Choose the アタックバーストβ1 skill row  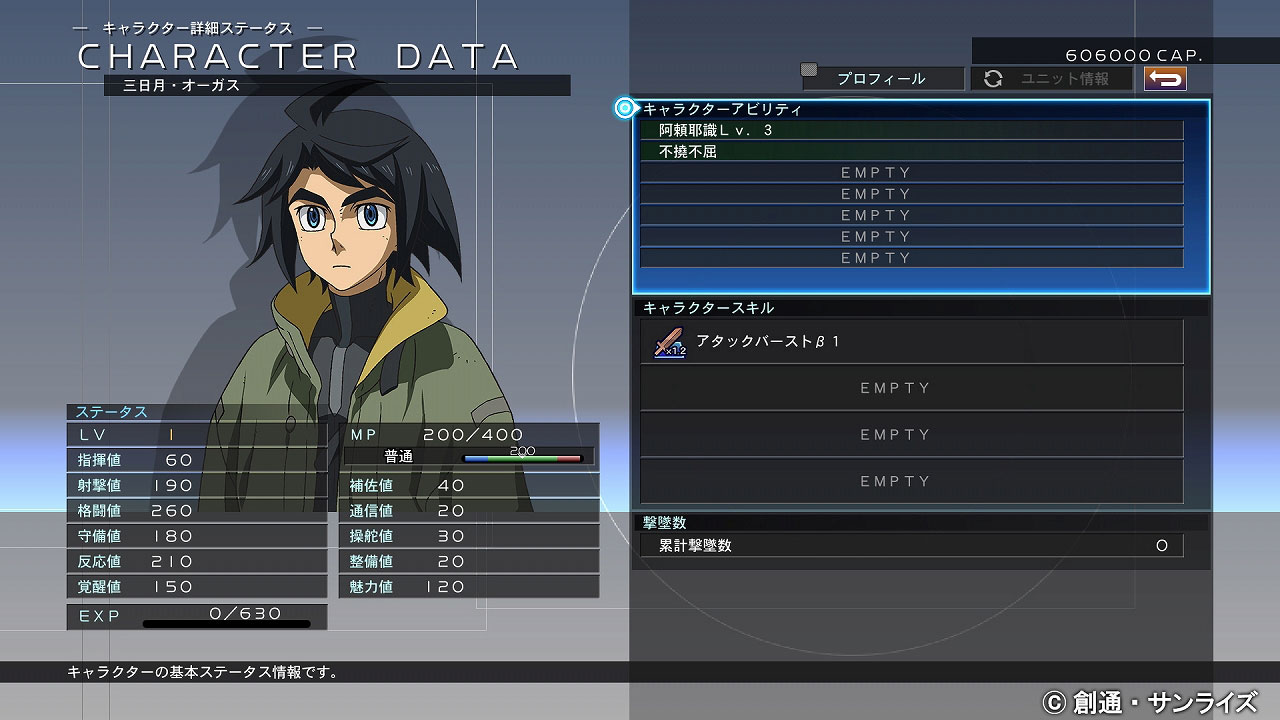tap(911, 342)
